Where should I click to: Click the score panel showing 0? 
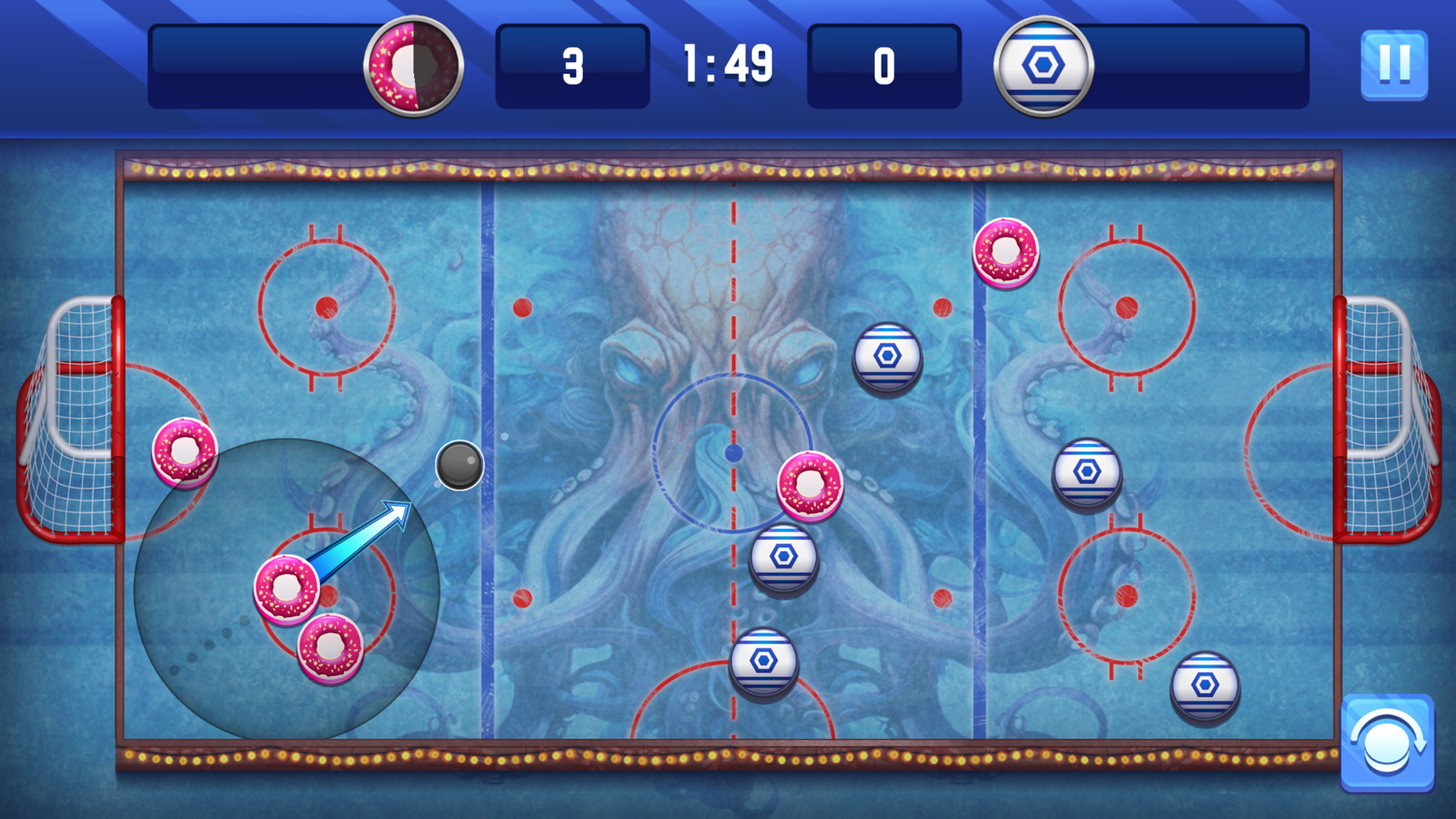click(883, 65)
